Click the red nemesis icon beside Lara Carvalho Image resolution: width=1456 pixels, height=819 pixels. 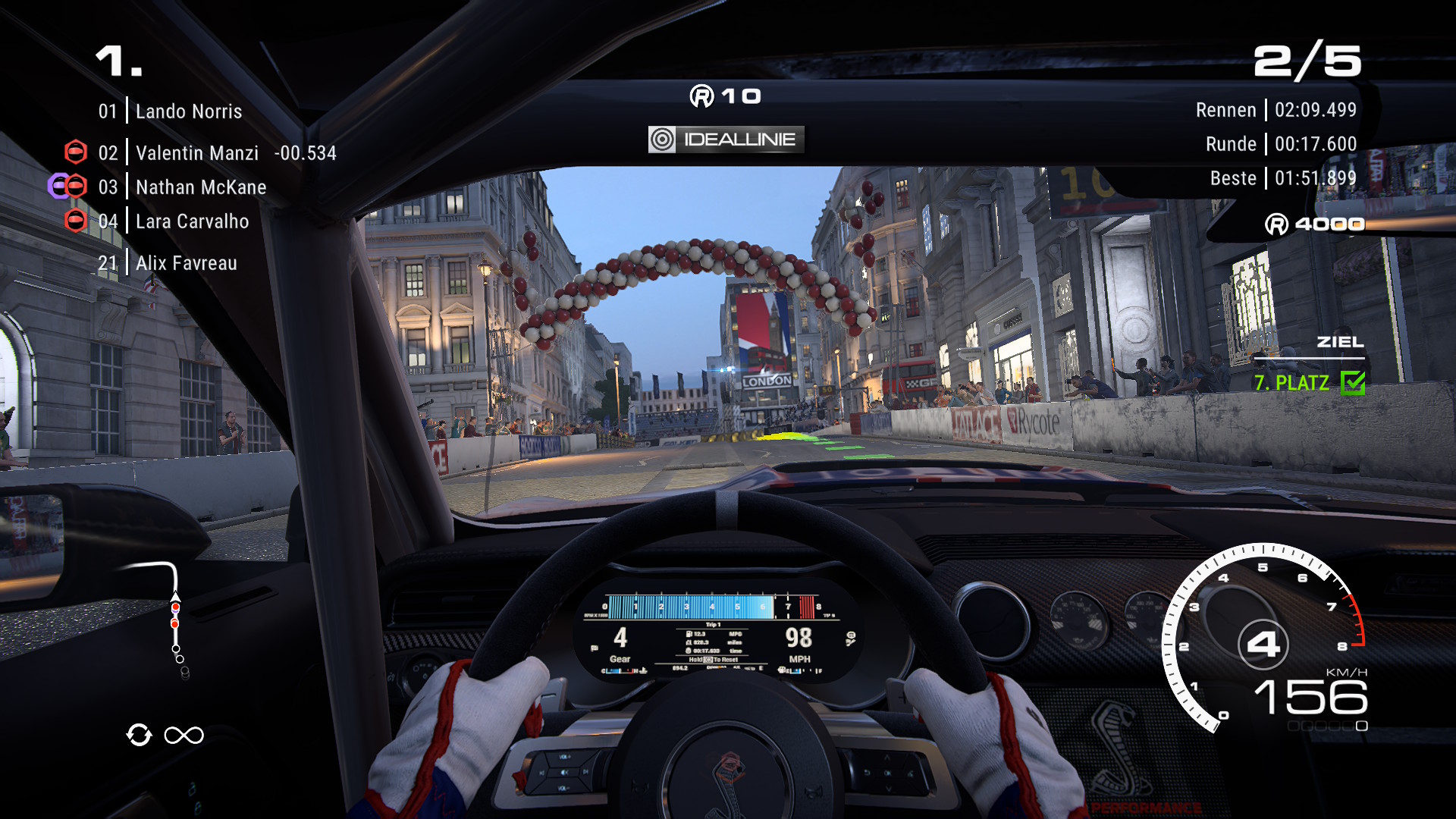click(x=75, y=221)
